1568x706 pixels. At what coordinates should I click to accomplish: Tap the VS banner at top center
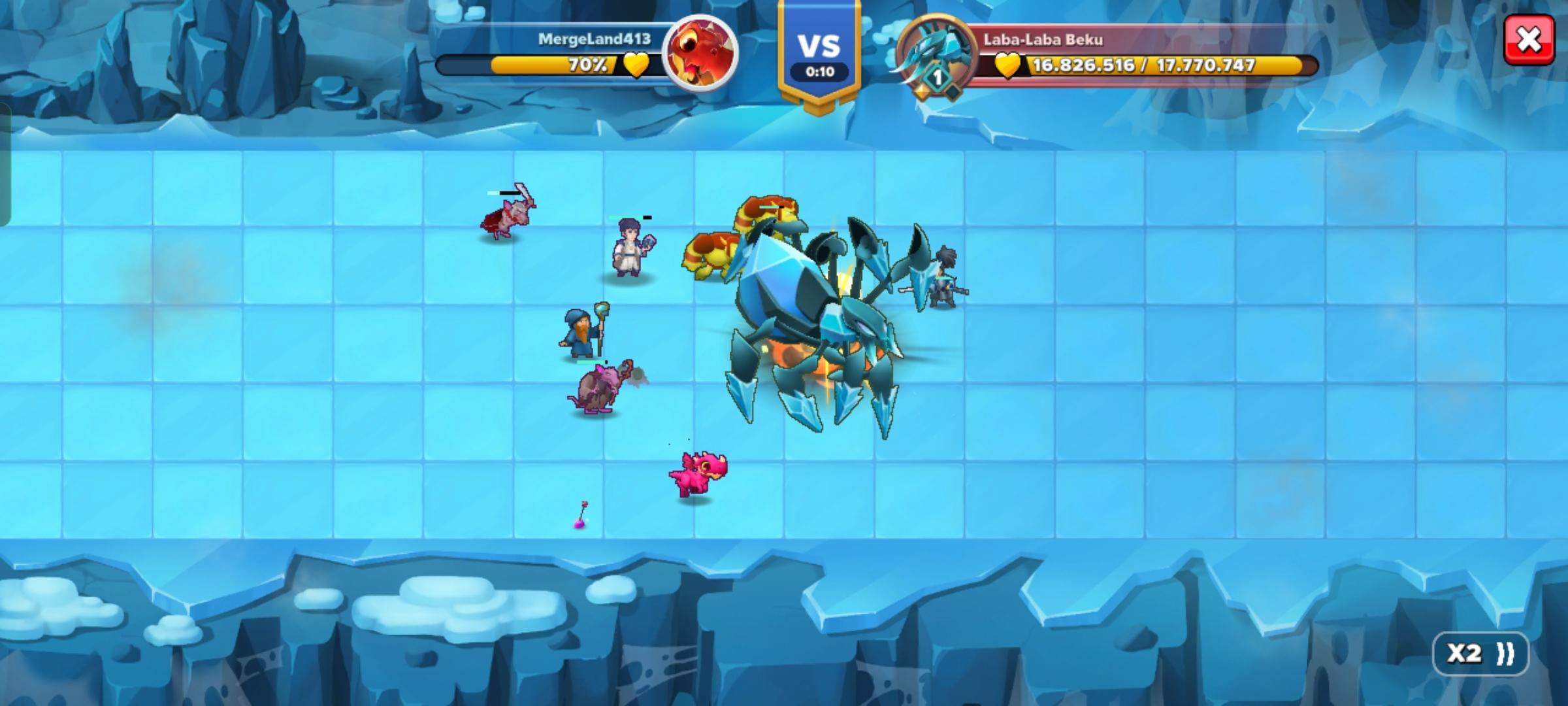click(x=819, y=46)
